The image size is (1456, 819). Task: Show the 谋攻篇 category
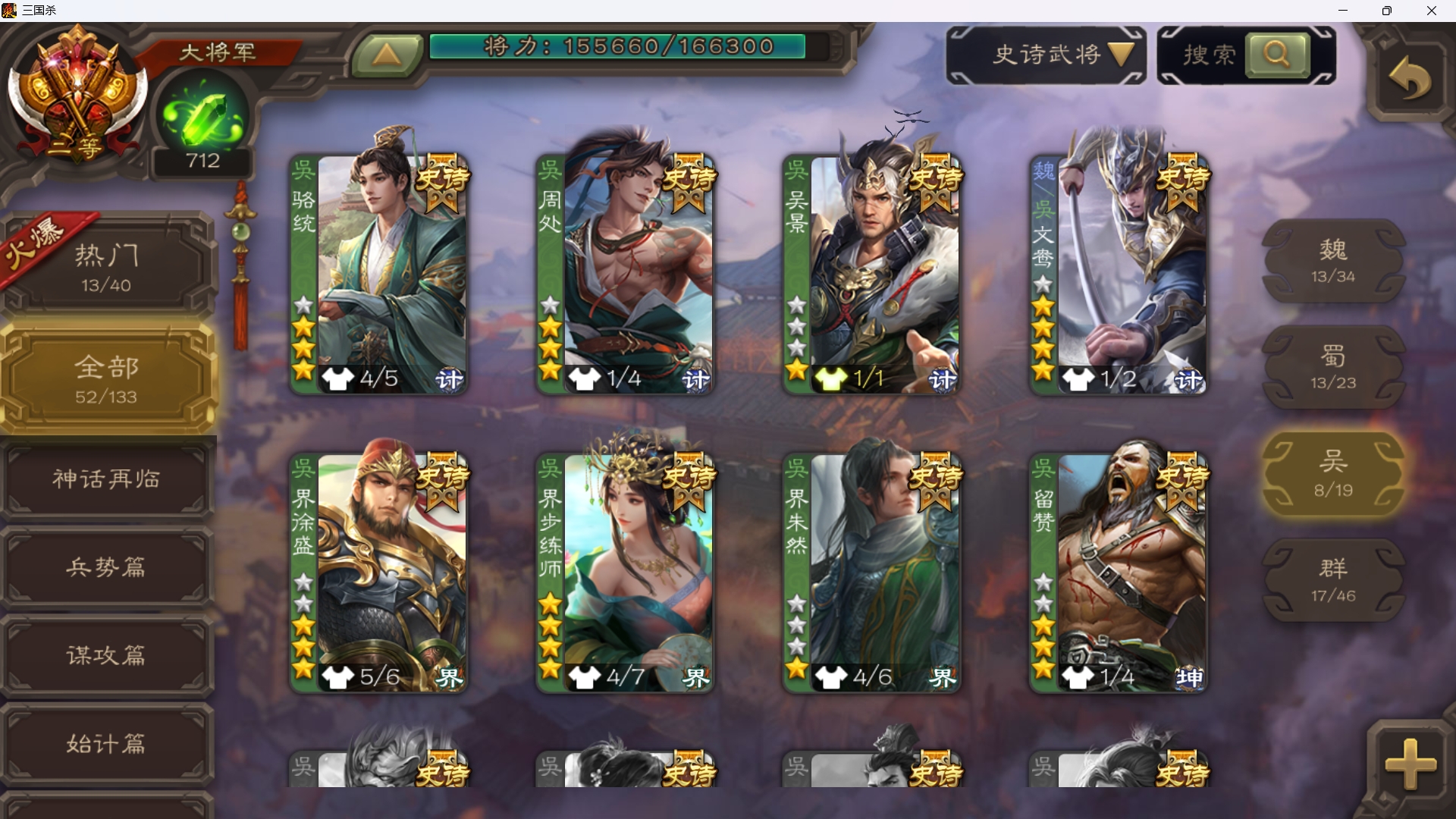click(x=107, y=655)
